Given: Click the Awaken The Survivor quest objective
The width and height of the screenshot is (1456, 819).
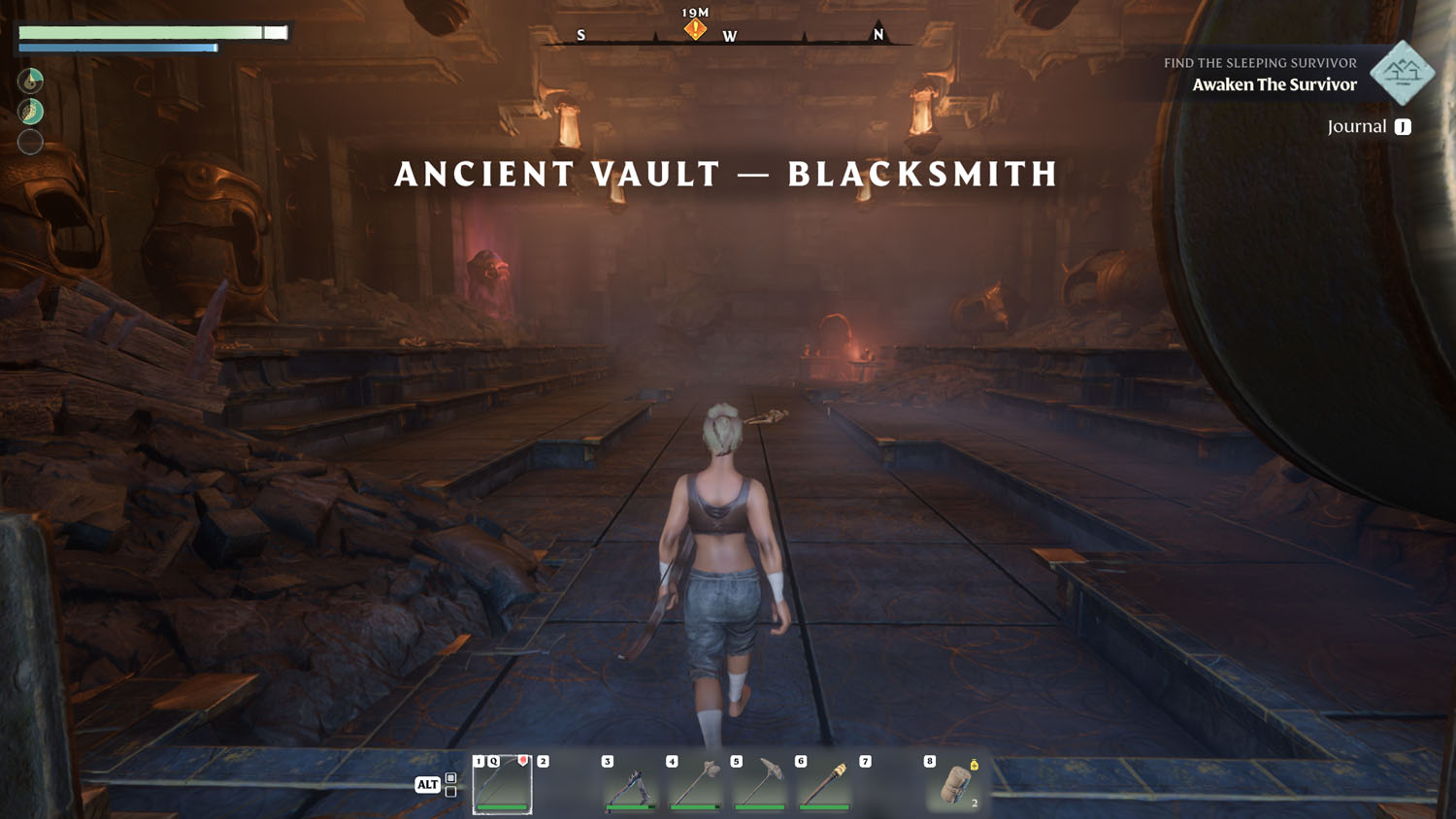Looking at the screenshot, I should point(1274,84).
